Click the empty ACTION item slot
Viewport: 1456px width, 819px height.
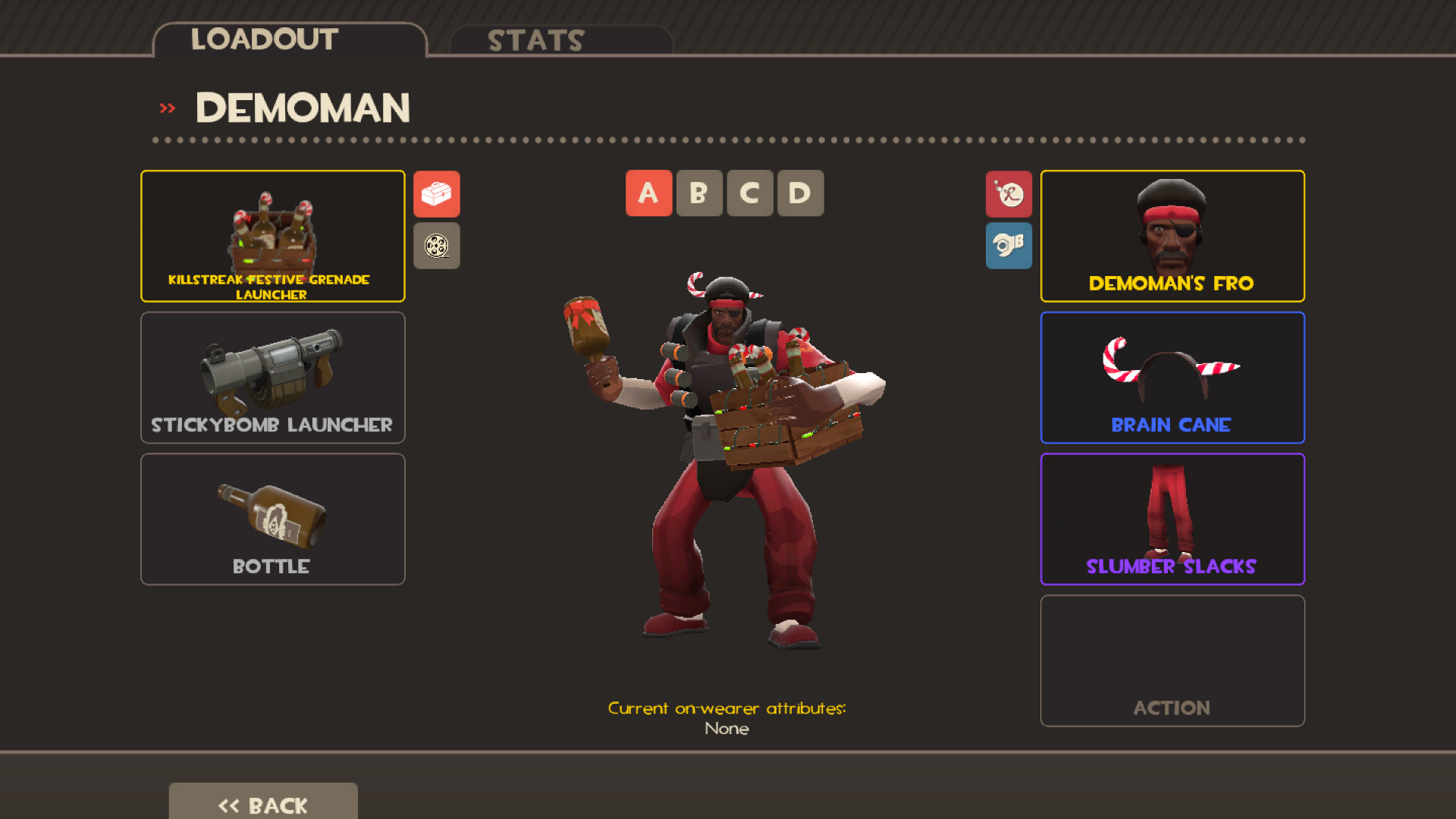coord(1172,661)
